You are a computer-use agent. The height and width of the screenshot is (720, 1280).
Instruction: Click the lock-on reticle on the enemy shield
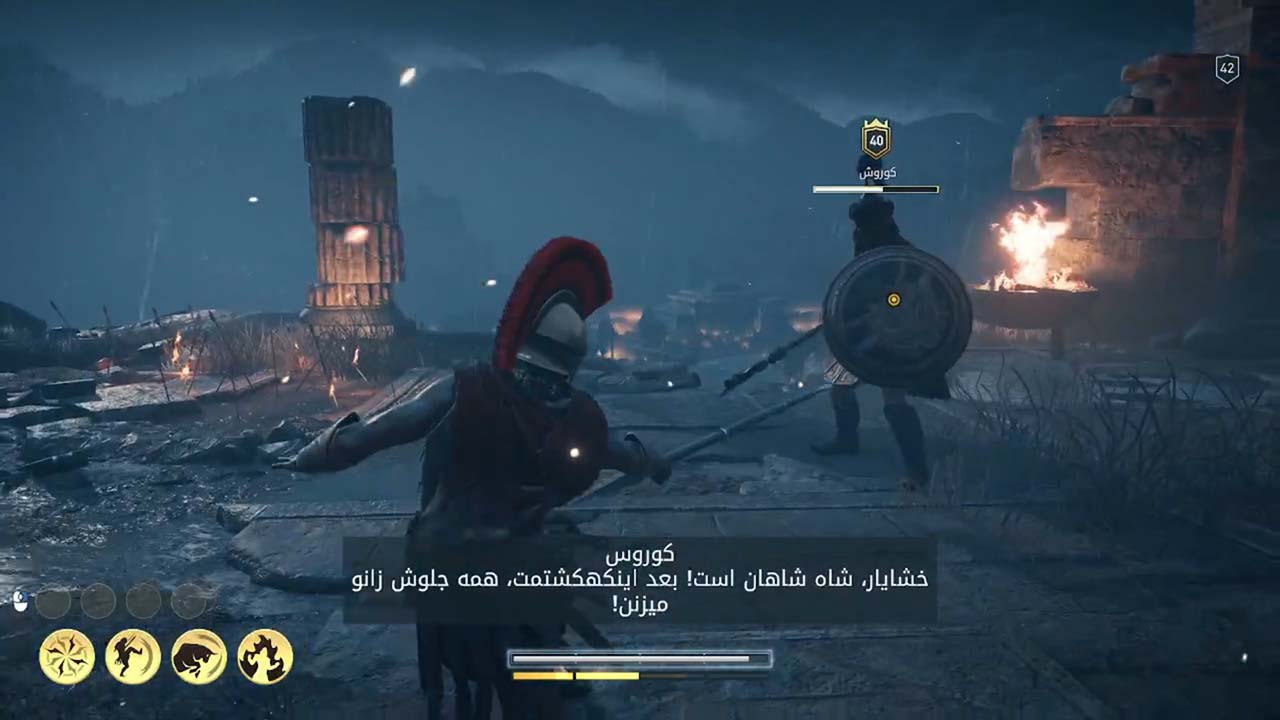(x=893, y=298)
